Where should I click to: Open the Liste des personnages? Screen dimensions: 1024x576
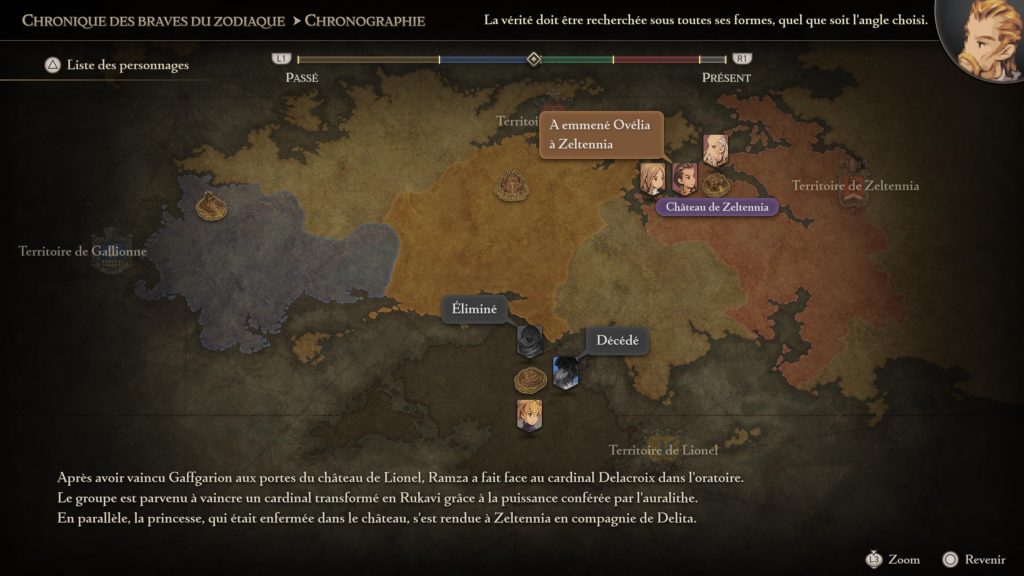pyautogui.click(x=117, y=66)
